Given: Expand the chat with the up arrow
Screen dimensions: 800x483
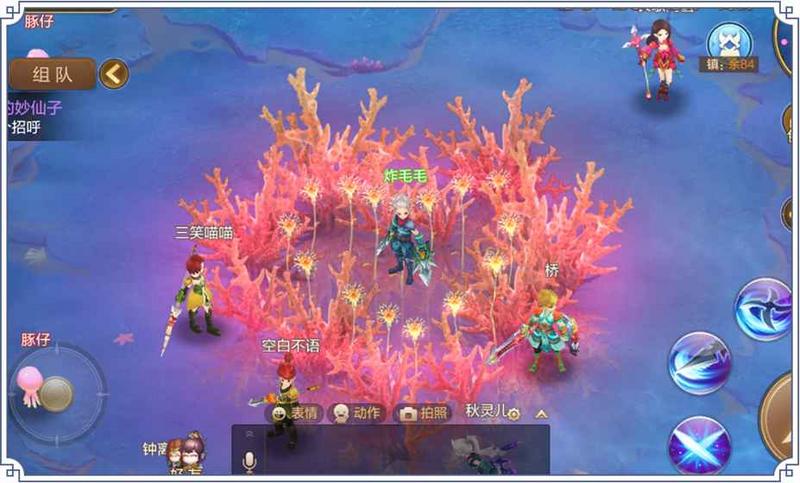Looking at the screenshot, I should [541, 413].
